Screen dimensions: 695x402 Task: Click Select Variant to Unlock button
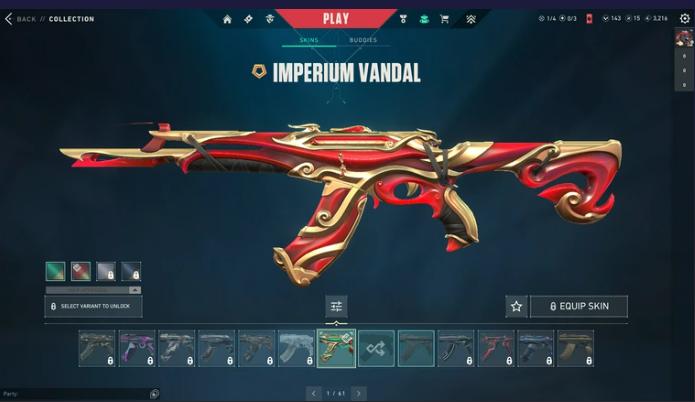point(93,306)
